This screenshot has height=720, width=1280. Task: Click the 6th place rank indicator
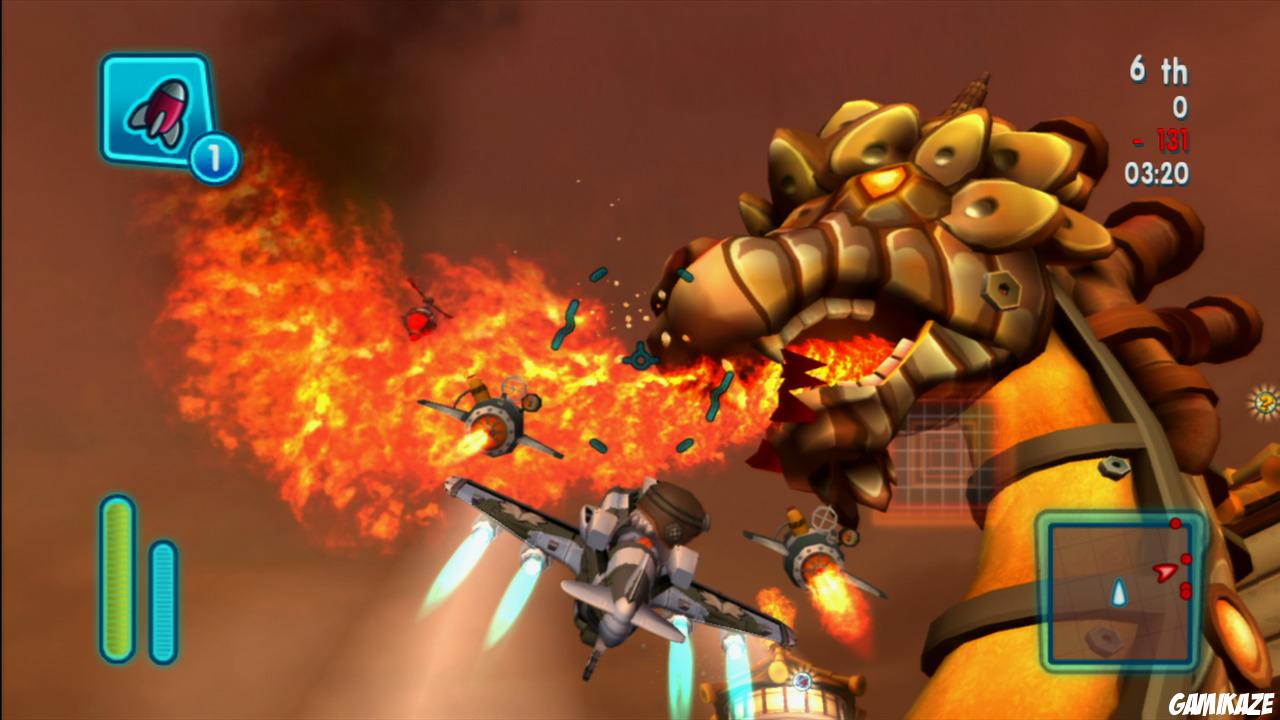[x=1160, y=70]
